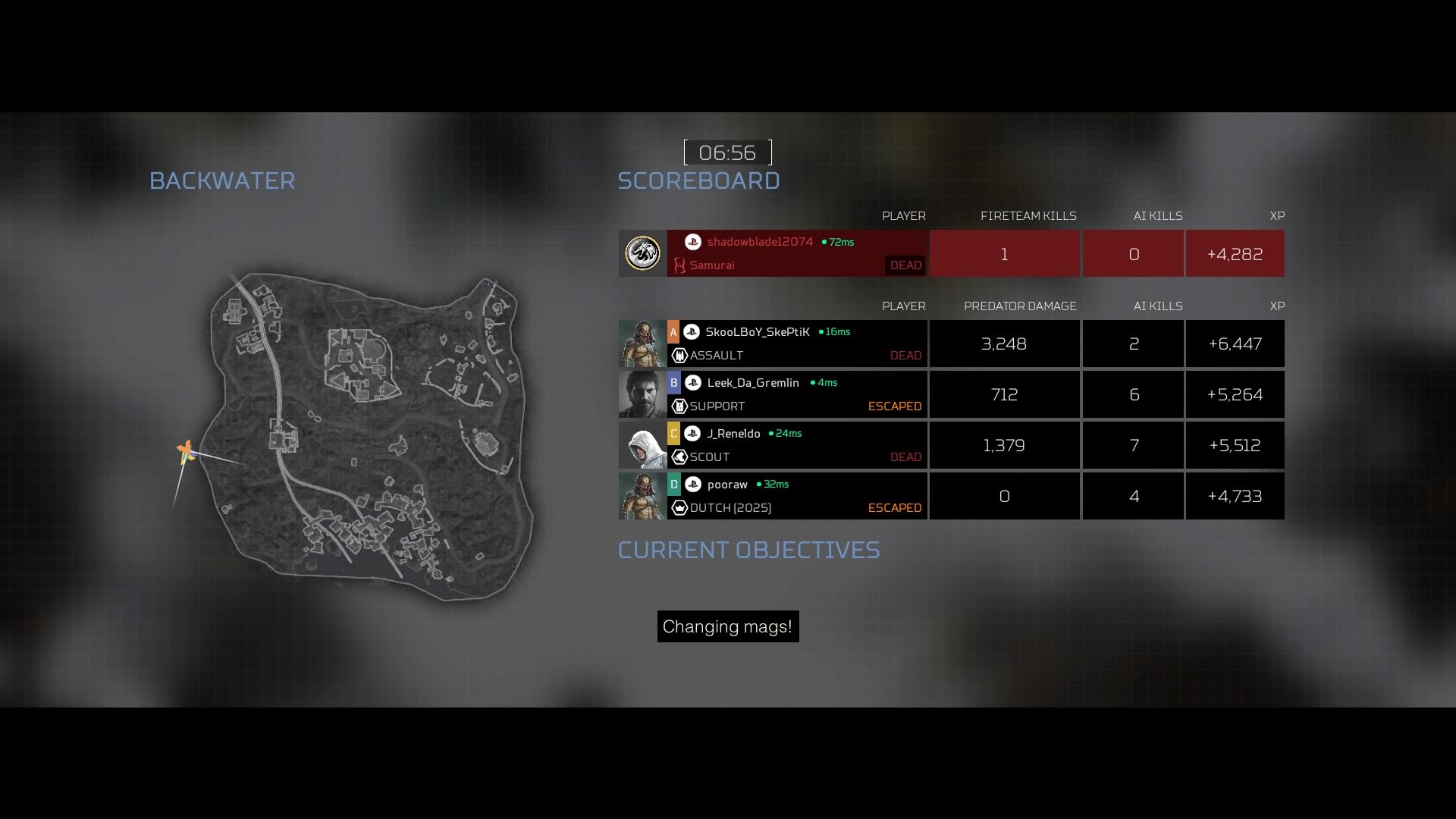Open shadowblade12074's emblem avatar

click(x=642, y=253)
